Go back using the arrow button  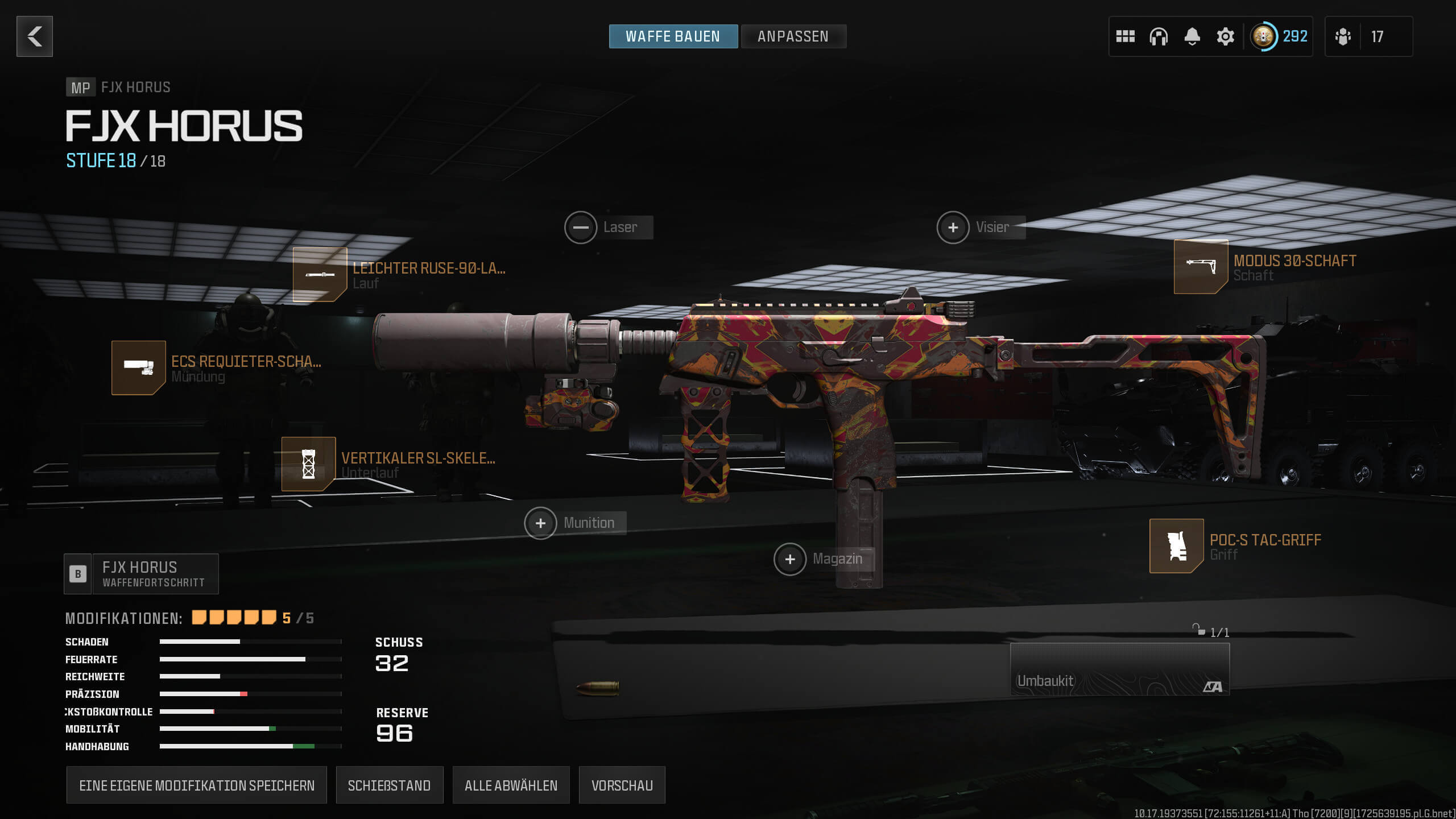tap(35, 36)
